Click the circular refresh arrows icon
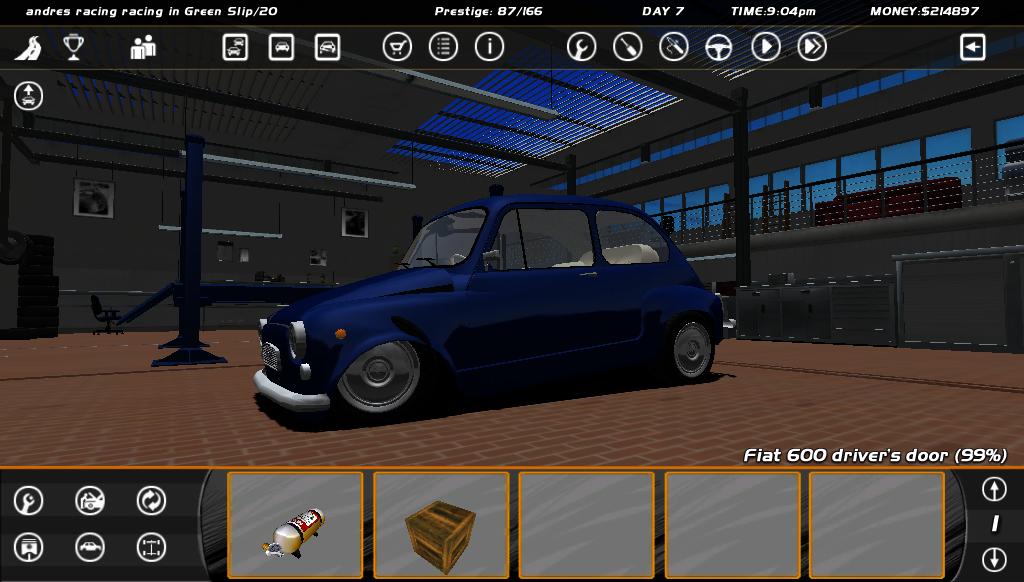The height and width of the screenshot is (582, 1024). (x=151, y=500)
